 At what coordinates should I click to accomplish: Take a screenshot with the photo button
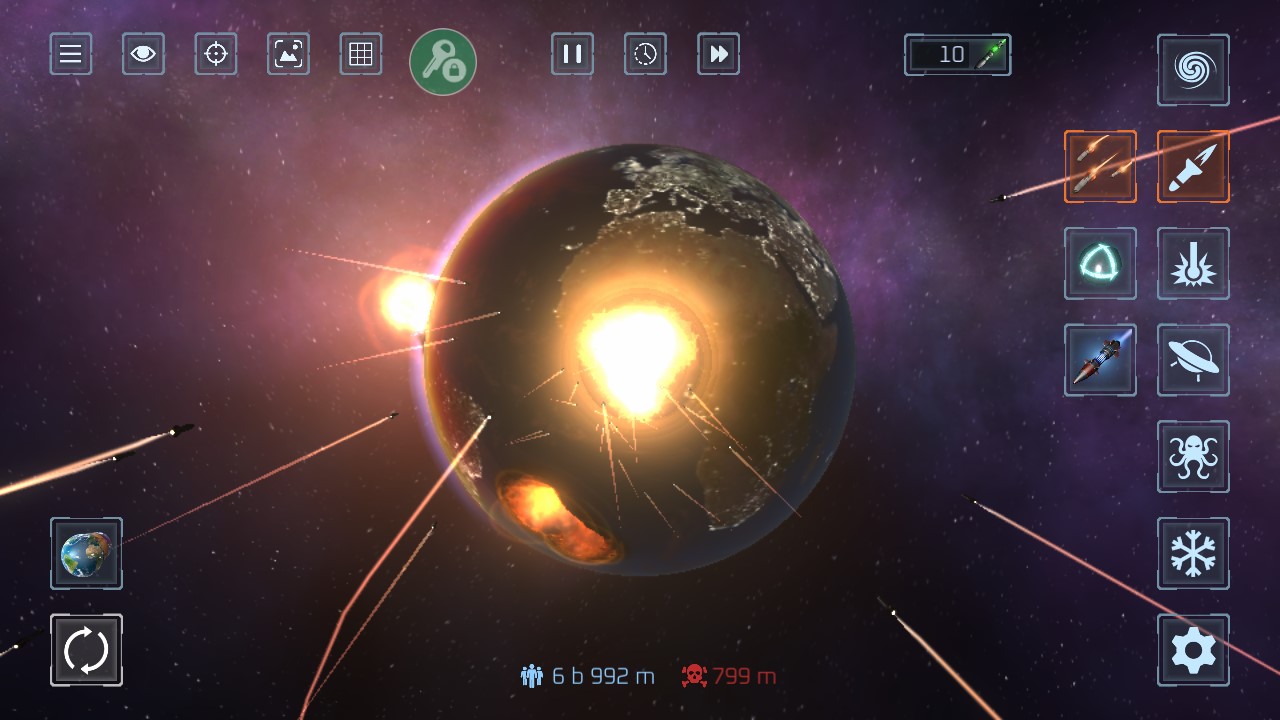point(288,54)
